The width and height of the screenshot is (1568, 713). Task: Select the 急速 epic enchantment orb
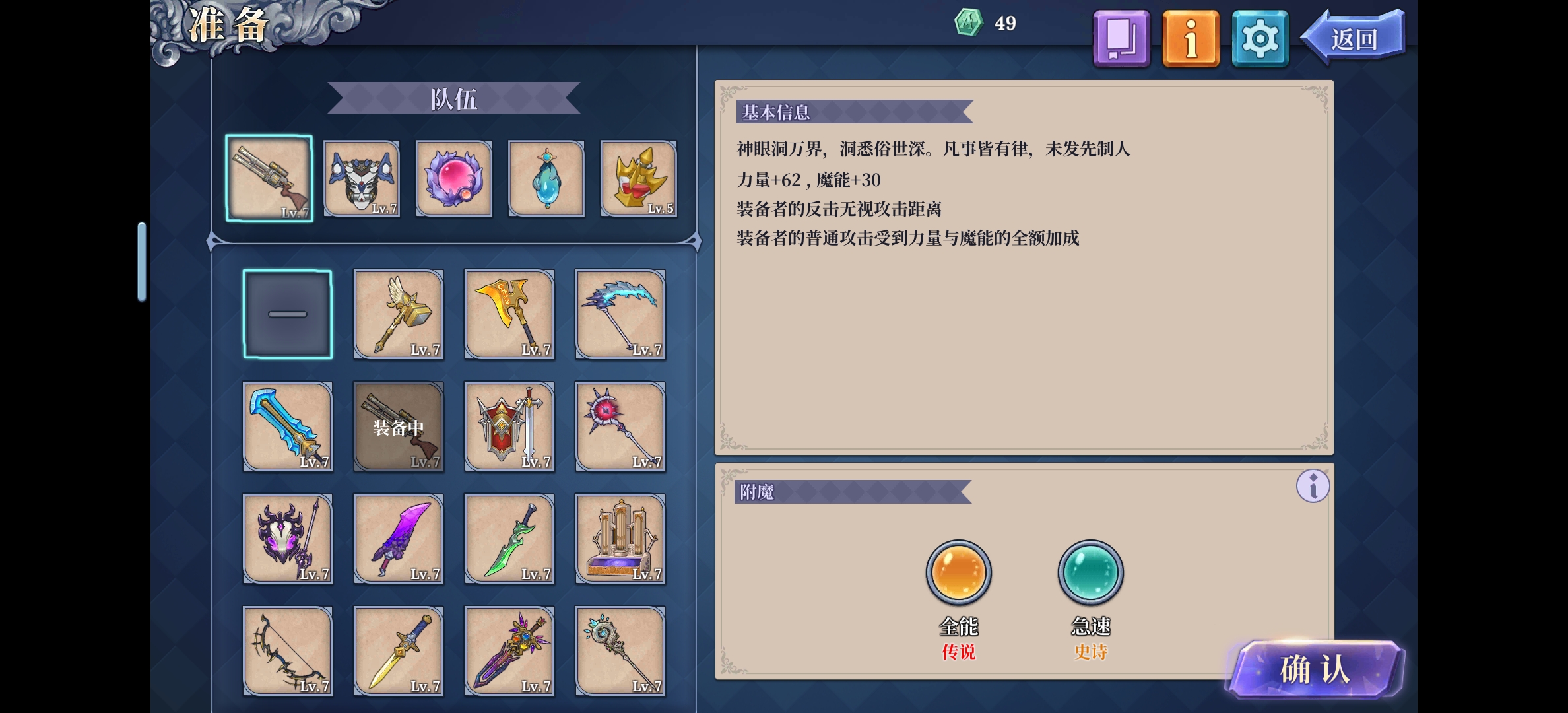tap(1090, 572)
